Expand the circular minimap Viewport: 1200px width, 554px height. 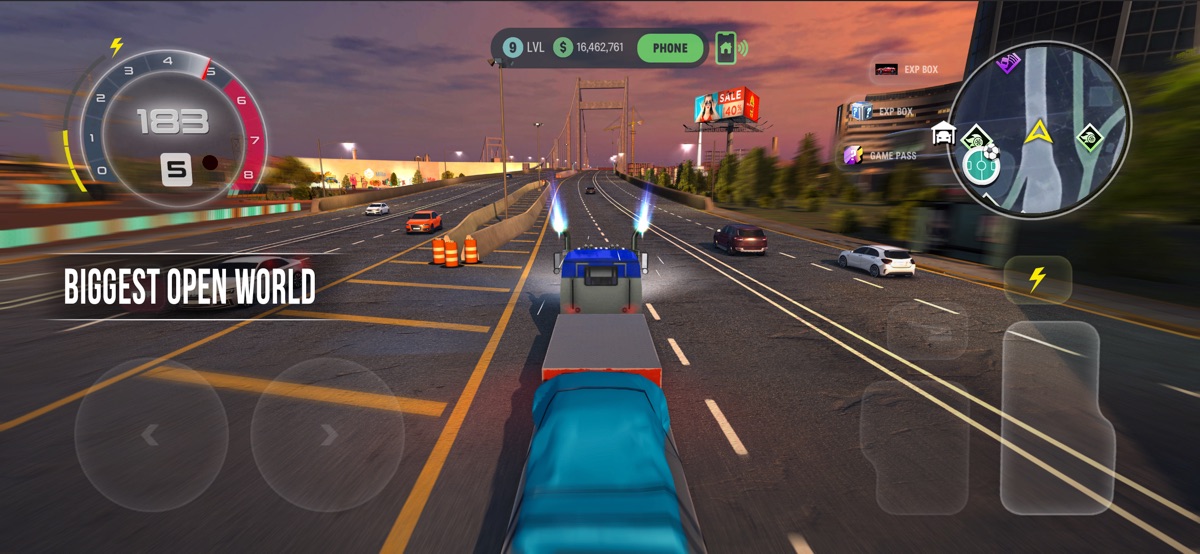[1040, 130]
